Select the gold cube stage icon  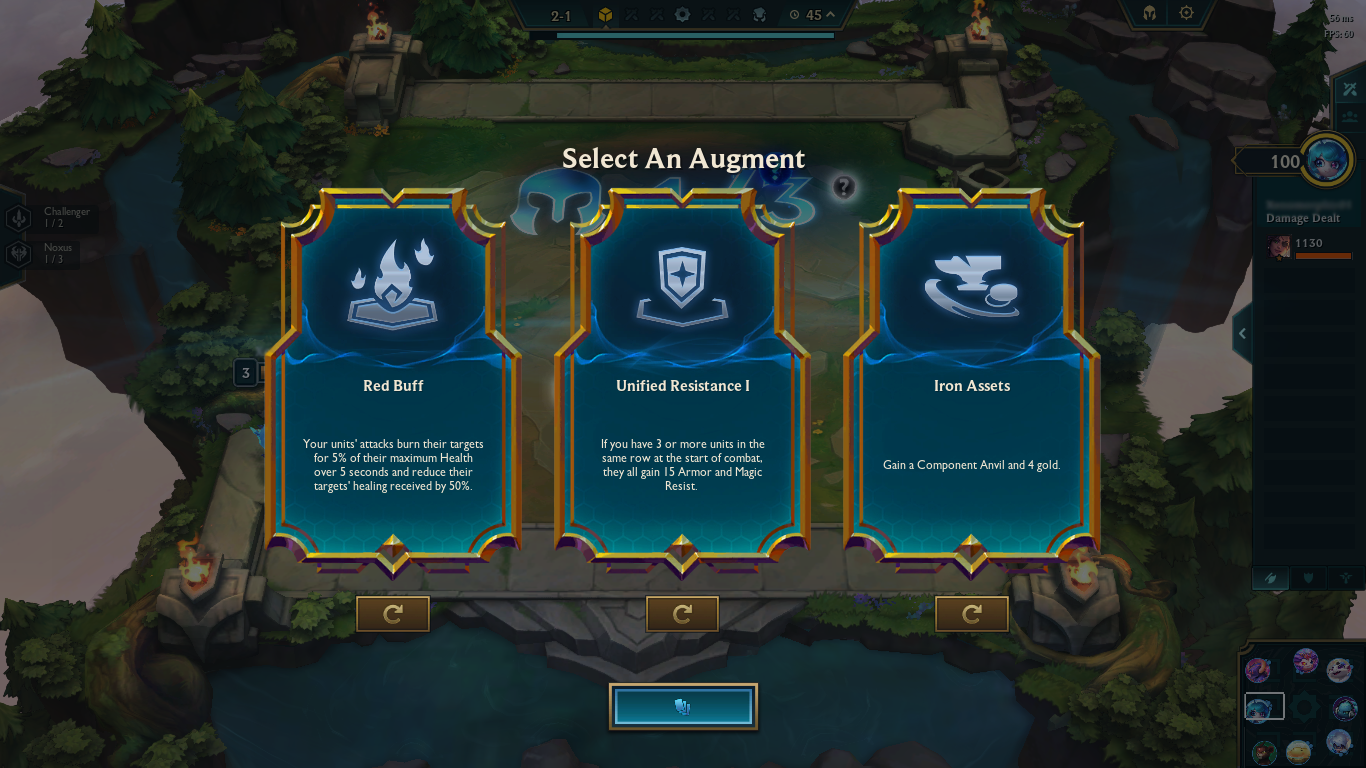[605, 15]
